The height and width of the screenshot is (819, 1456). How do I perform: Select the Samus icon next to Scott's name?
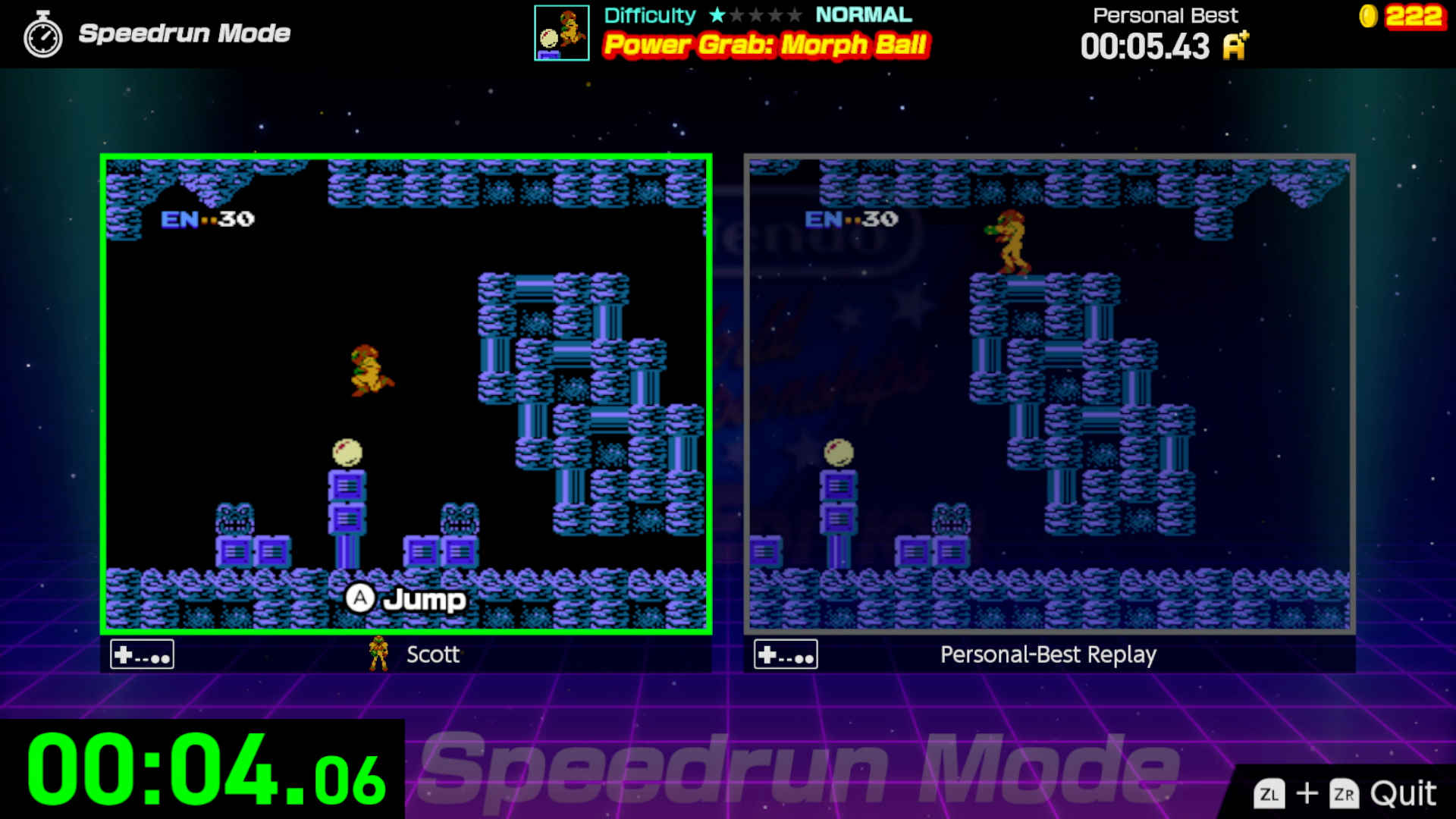pyautogui.click(x=377, y=654)
